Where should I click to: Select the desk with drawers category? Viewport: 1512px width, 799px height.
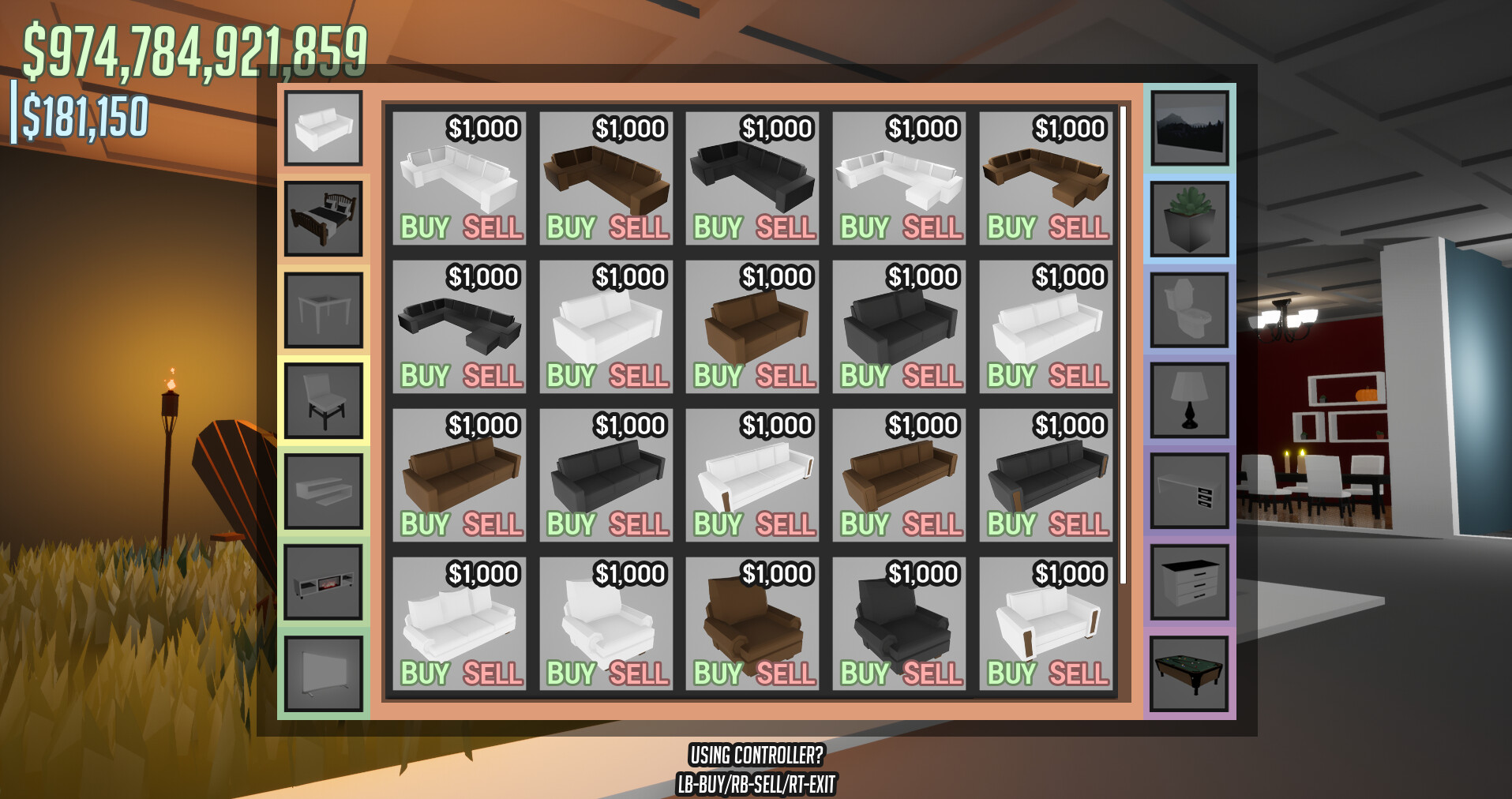tap(1189, 490)
